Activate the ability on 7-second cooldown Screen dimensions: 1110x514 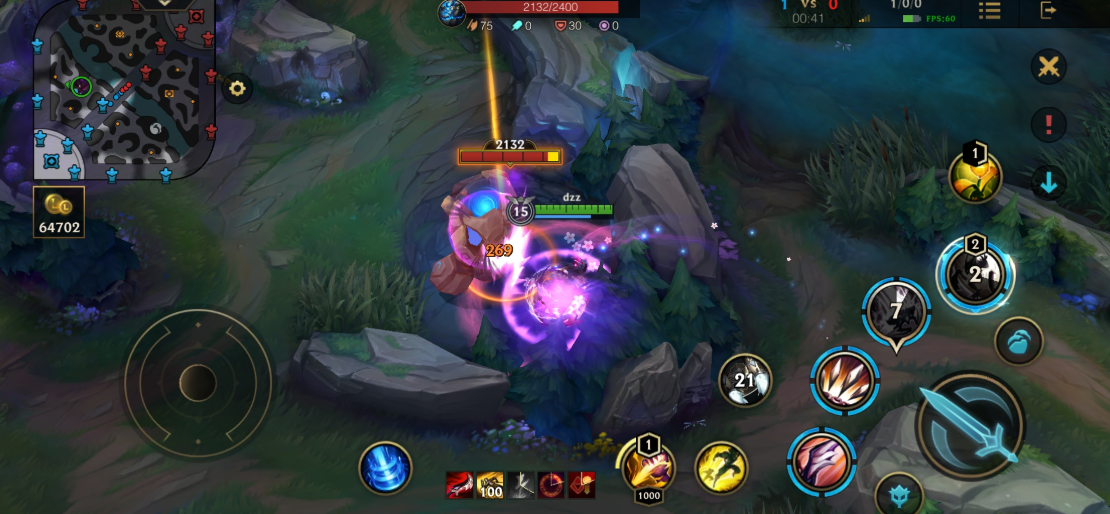pos(896,312)
